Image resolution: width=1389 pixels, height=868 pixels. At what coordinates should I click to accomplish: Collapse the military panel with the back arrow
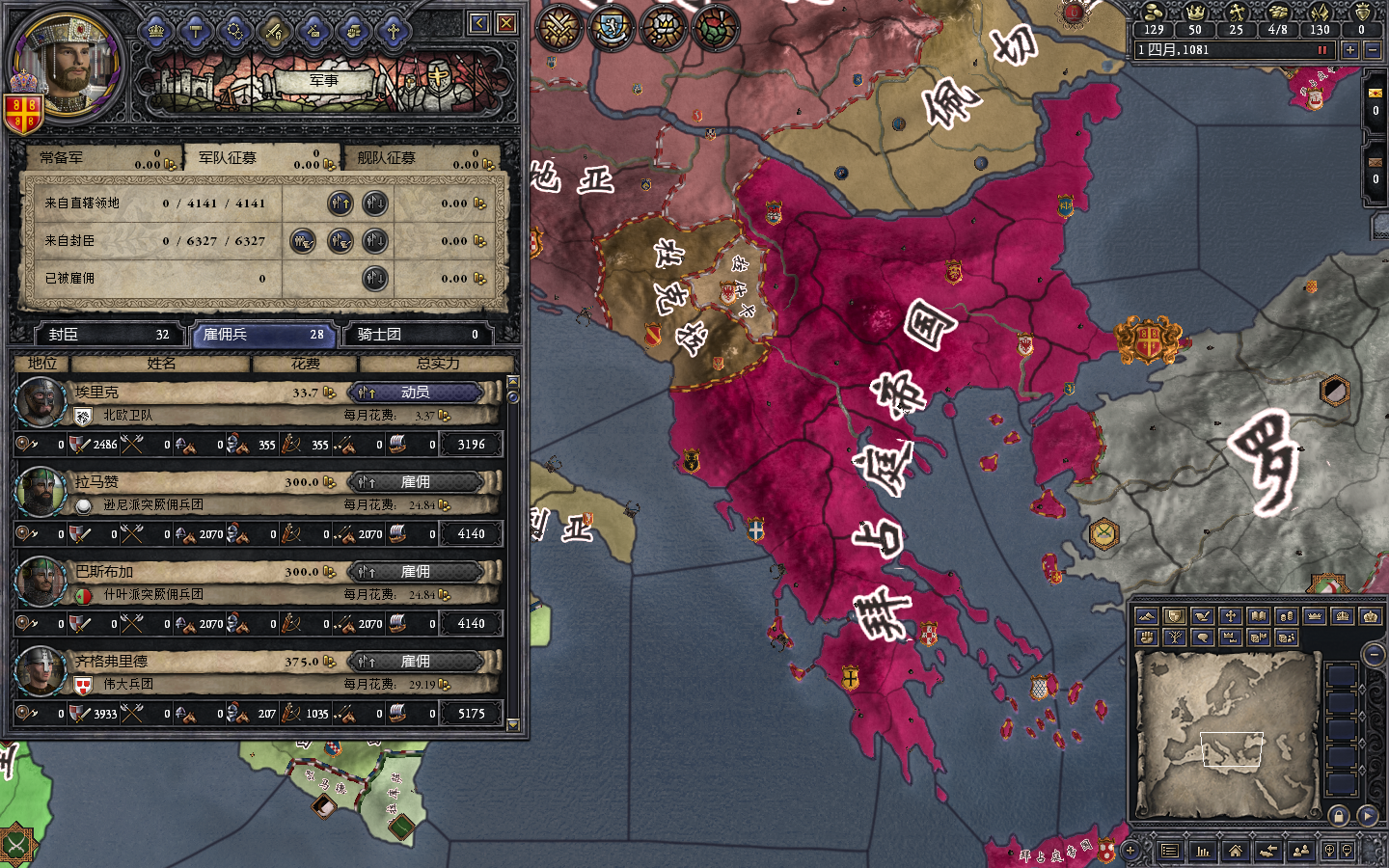[478, 21]
